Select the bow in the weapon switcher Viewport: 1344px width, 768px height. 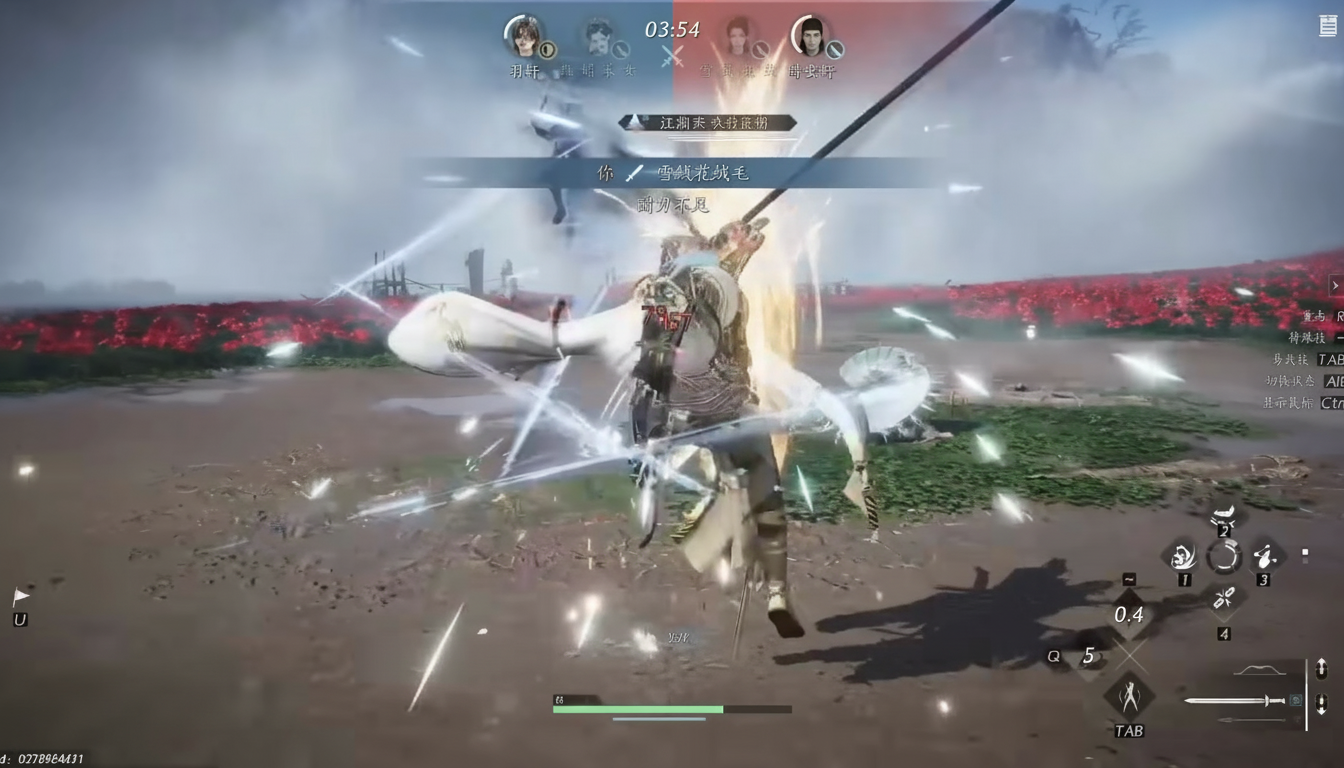coord(1259,670)
